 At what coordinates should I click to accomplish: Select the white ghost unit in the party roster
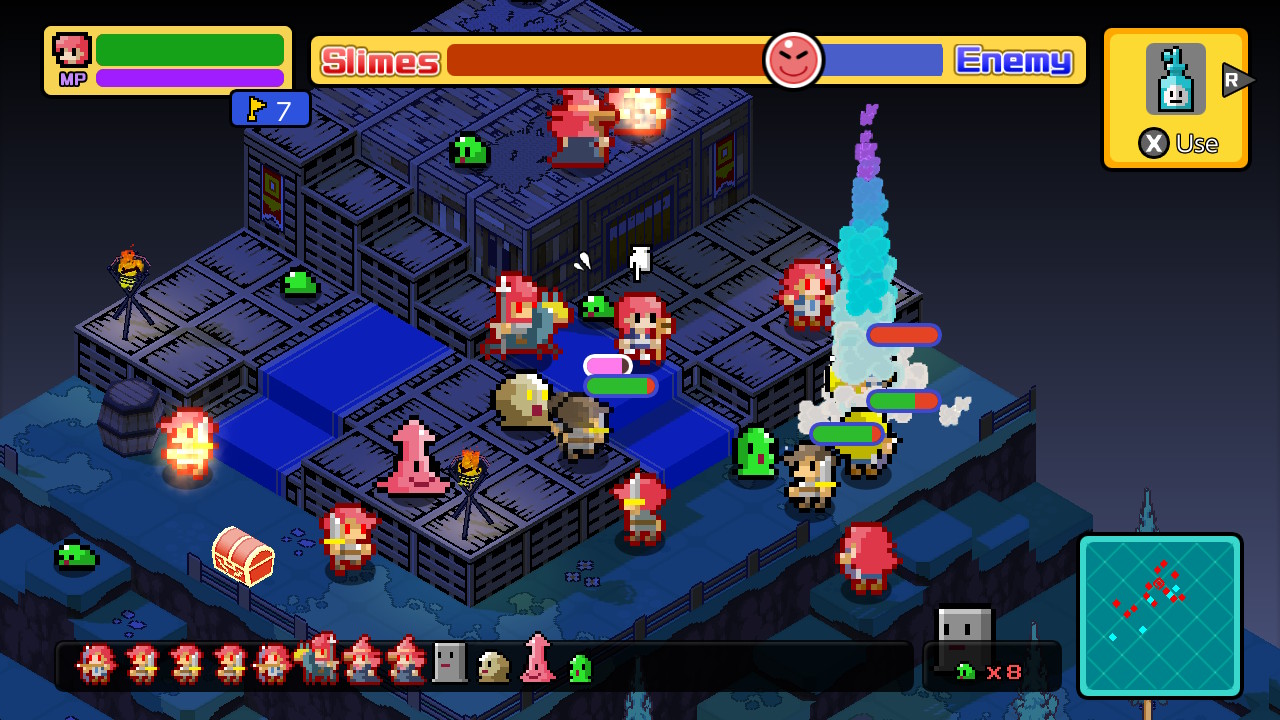pyautogui.click(x=447, y=664)
